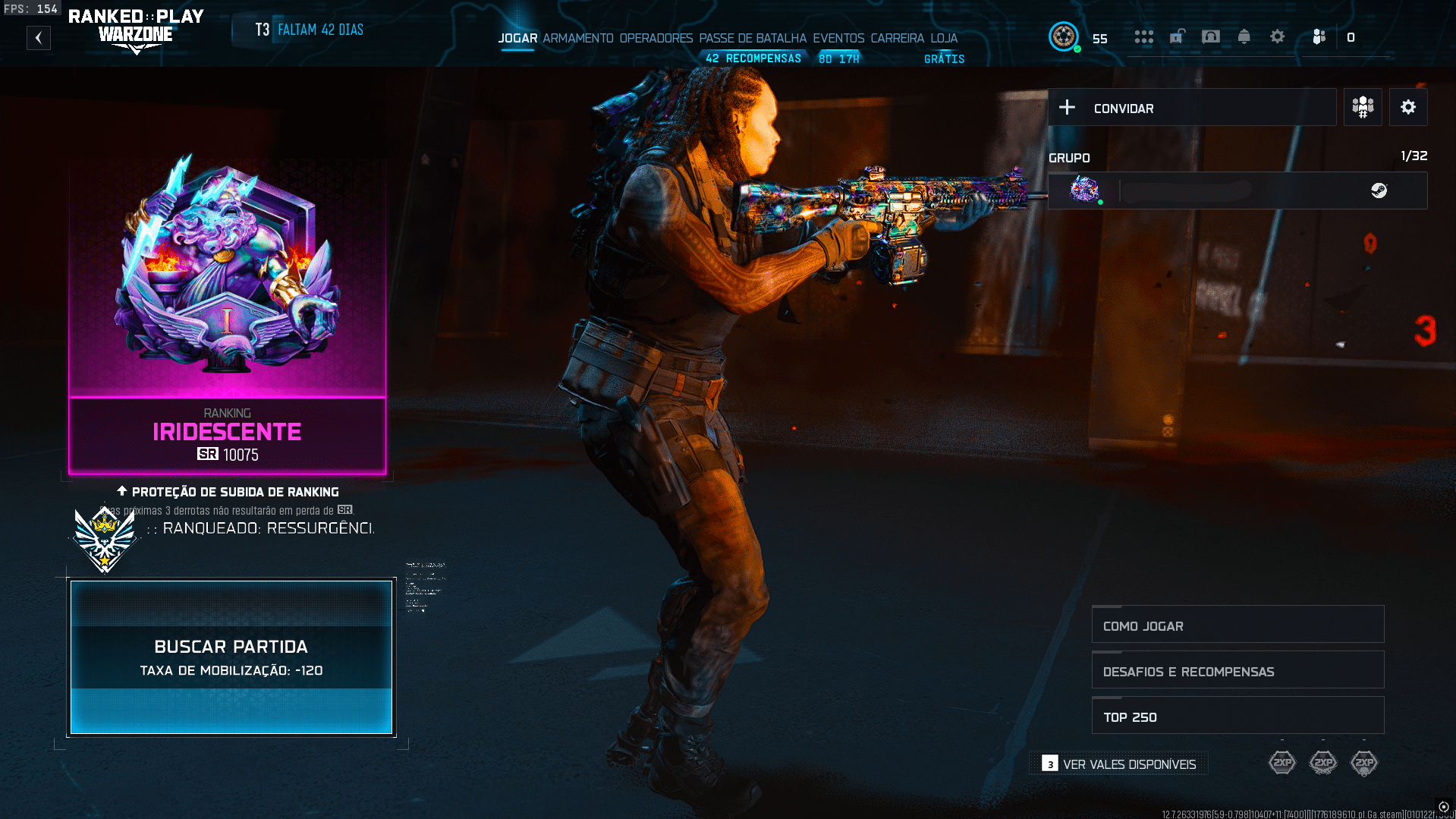1456x819 pixels.
Task: Open the notifications bell icon
Action: (x=1244, y=36)
